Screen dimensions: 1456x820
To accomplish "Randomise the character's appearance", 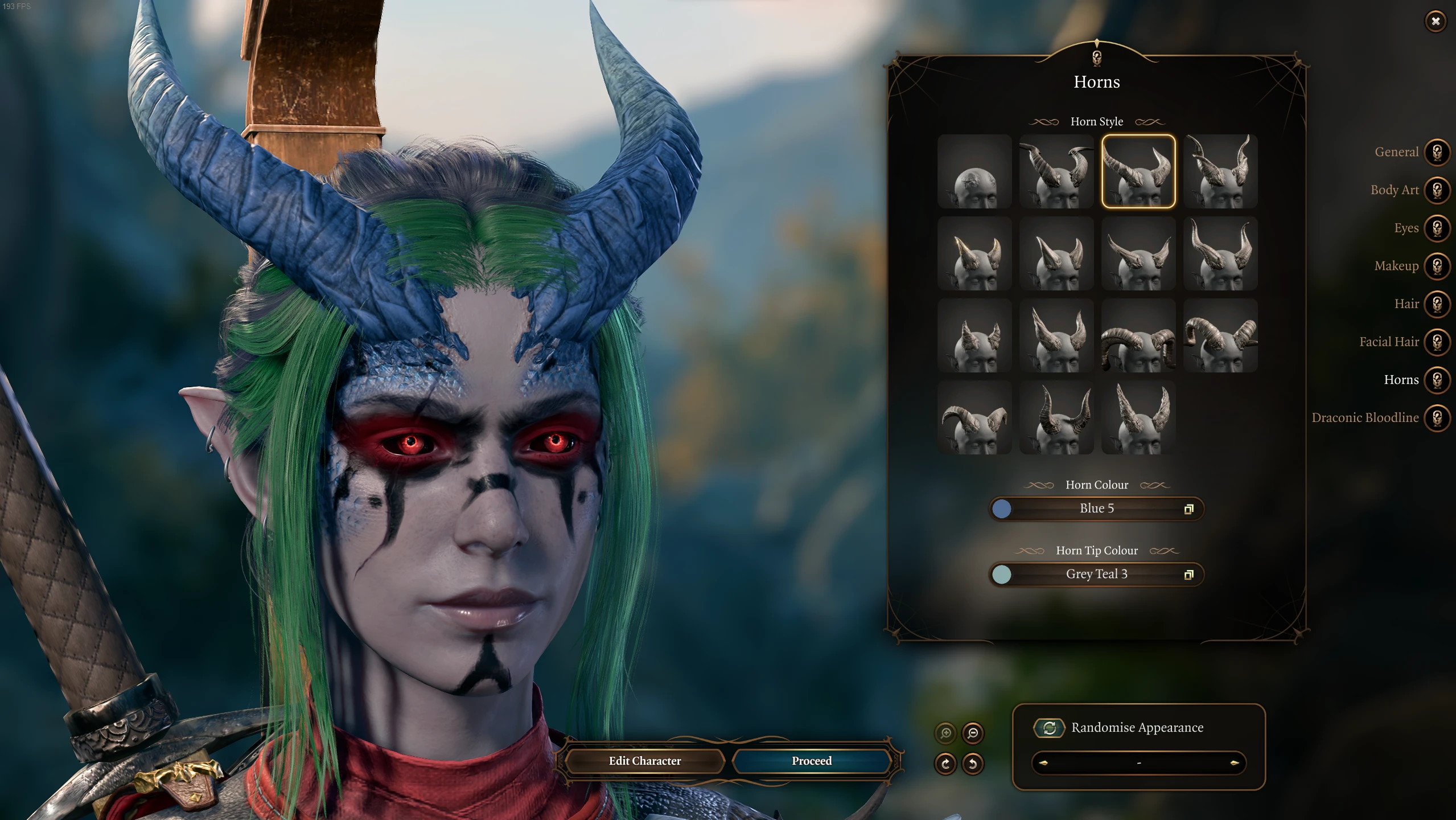I will point(1049,728).
